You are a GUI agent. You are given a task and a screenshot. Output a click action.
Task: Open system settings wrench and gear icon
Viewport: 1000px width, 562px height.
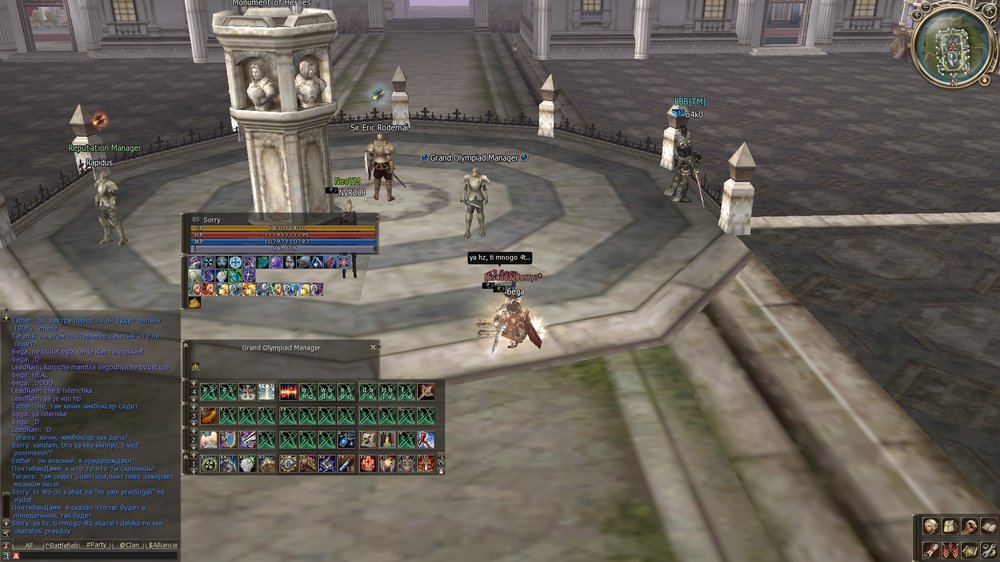988,549
